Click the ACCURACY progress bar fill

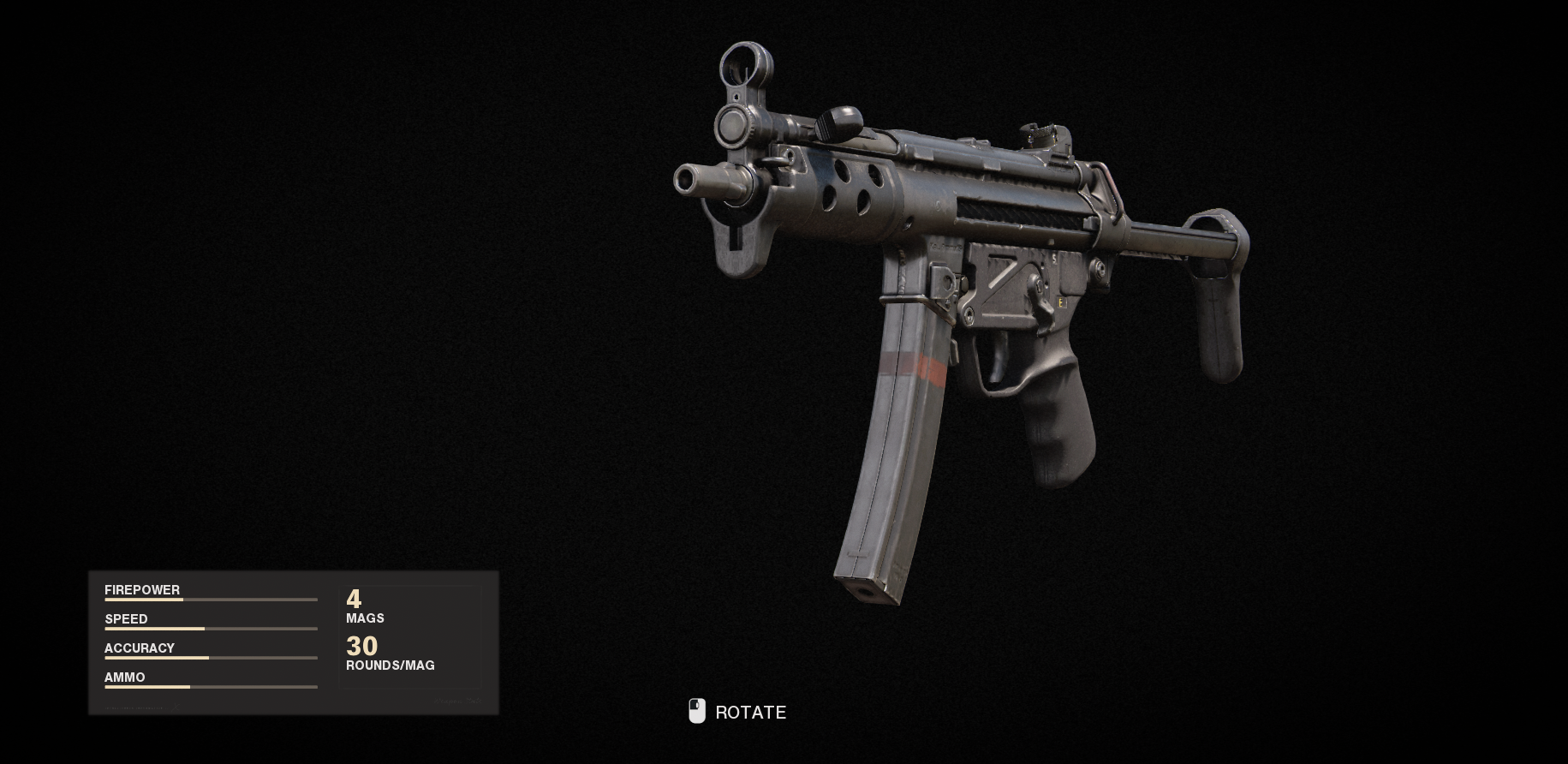[157, 658]
